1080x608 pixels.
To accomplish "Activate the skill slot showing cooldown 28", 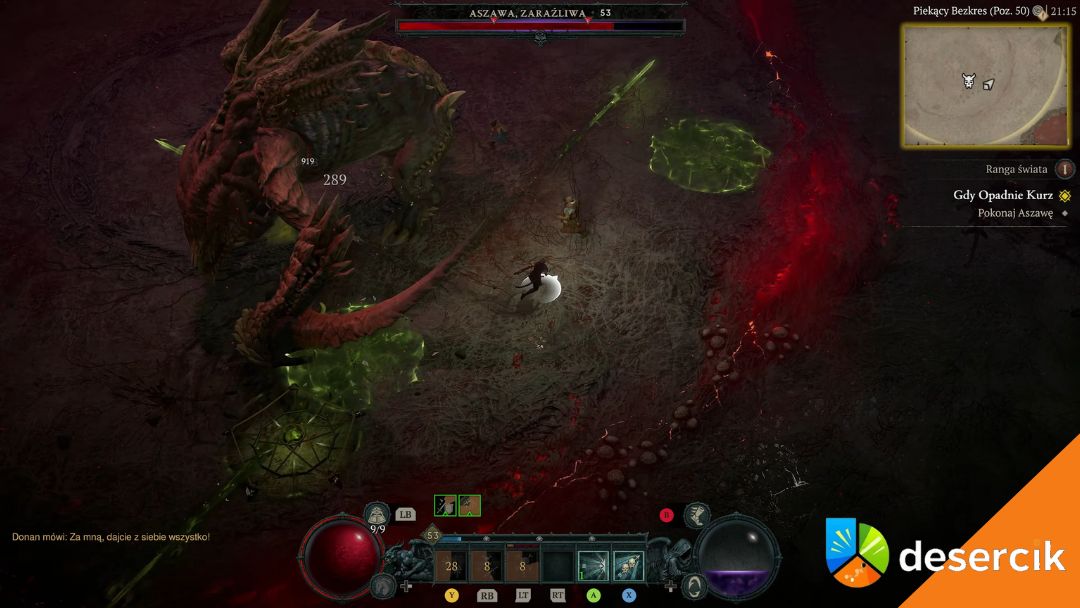I will click(x=451, y=567).
